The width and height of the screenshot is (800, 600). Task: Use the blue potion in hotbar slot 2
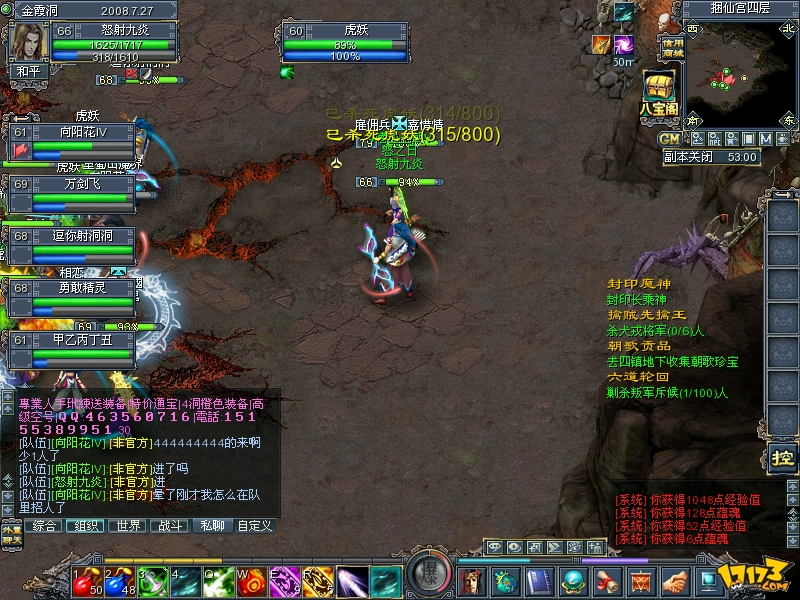click(x=117, y=579)
